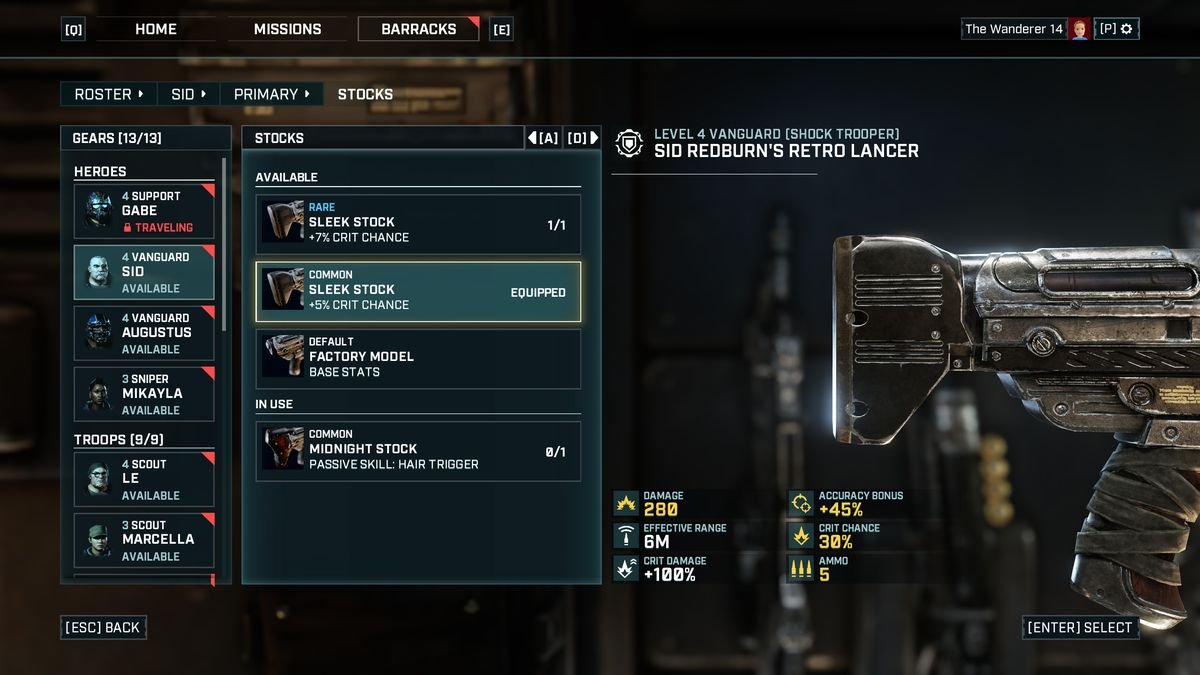The height and width of the screenshot is (675, 1200).
Task: Open the Primary weapon breadcrumb
Action: pos(271,94)
